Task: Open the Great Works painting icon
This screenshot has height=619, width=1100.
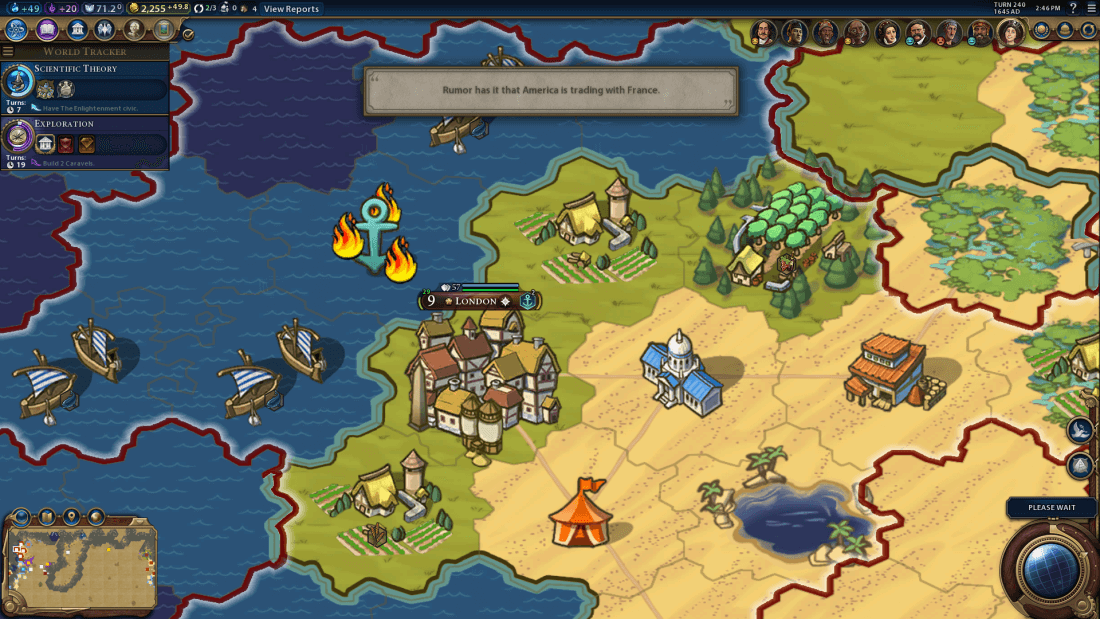Action: (x=162, y=30)
